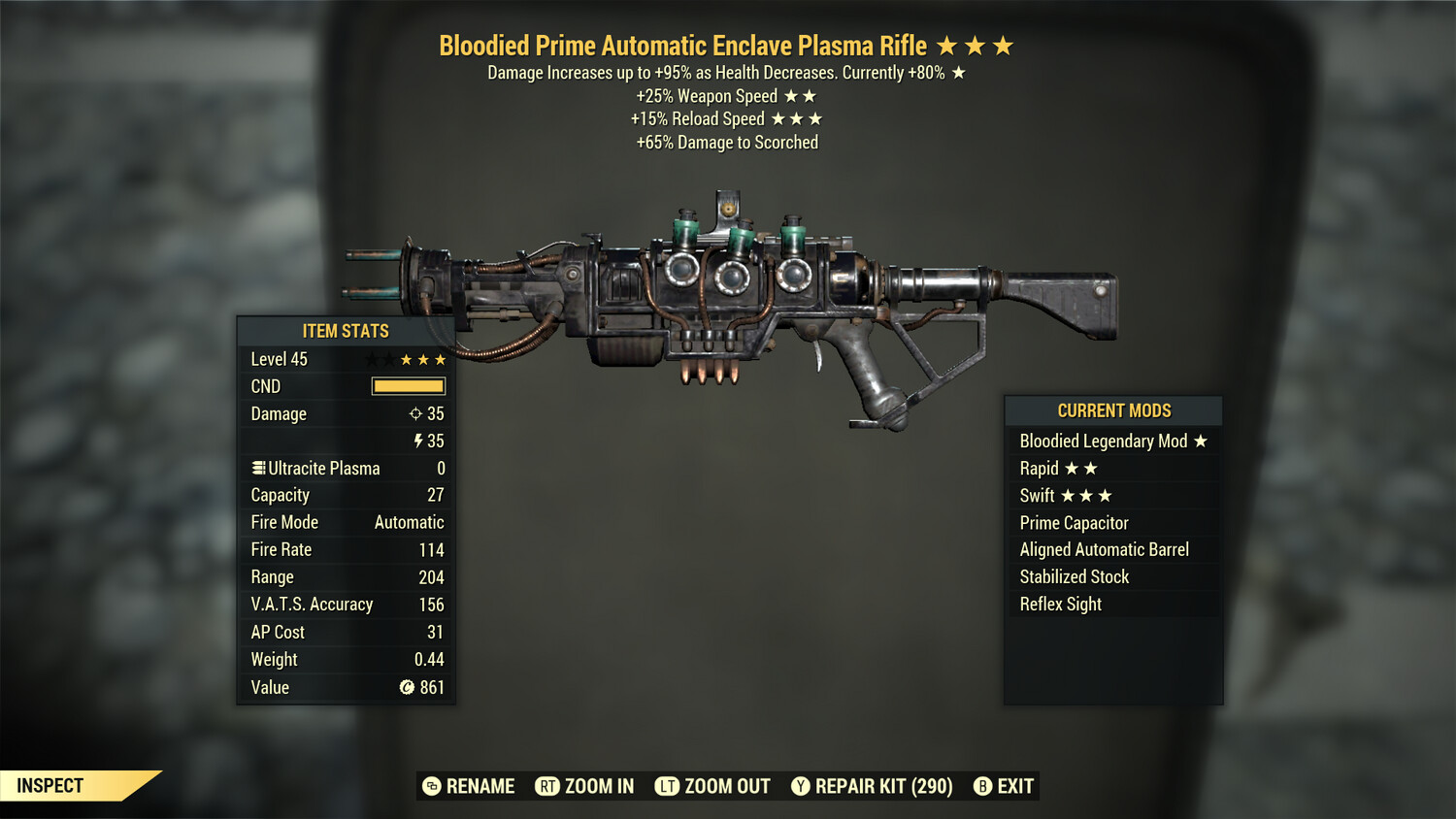
Task: Click the Fire Mode Automatic selector
Action: point(409,522)
